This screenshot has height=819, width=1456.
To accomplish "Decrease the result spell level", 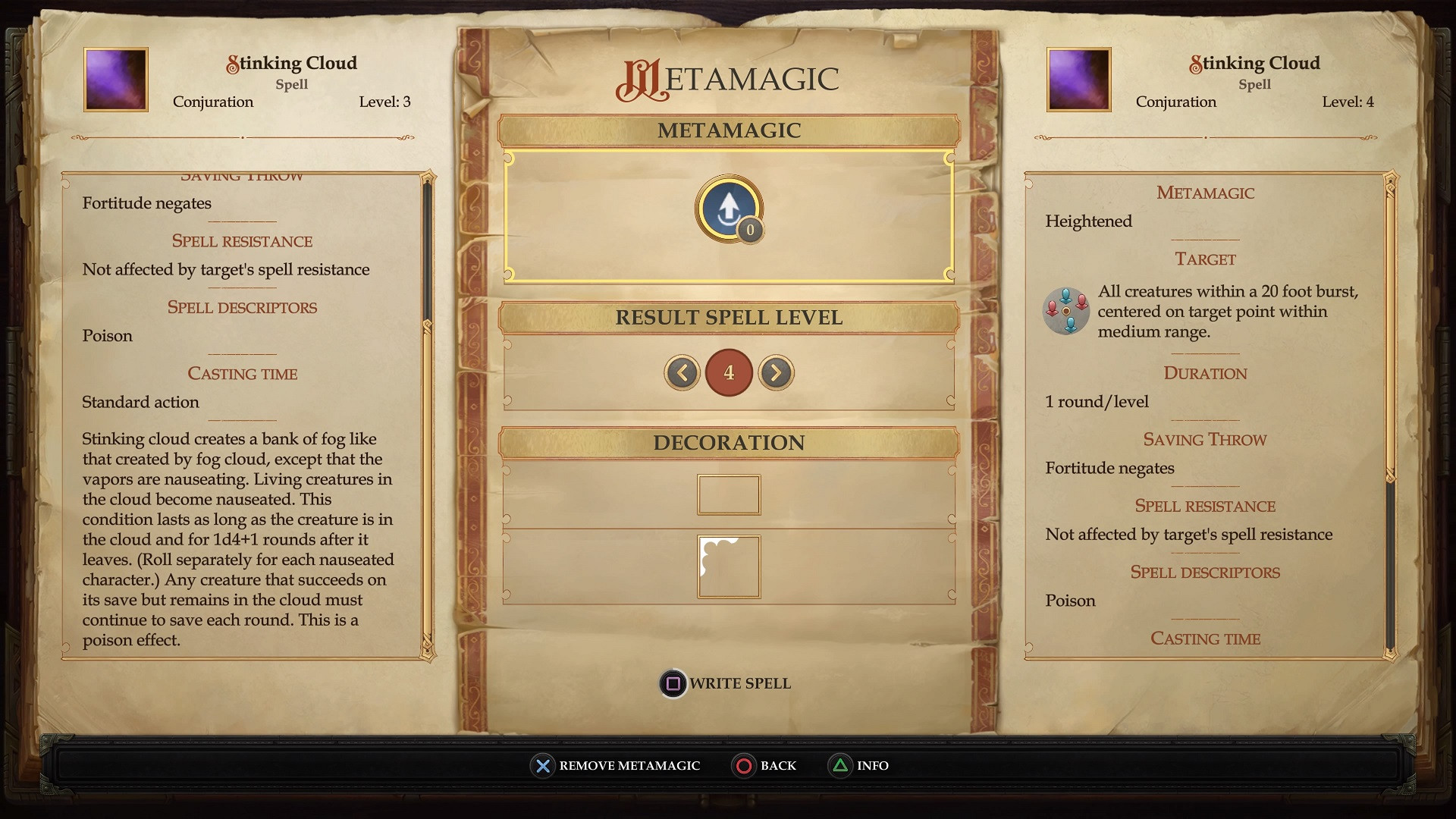I will (682, 372).
